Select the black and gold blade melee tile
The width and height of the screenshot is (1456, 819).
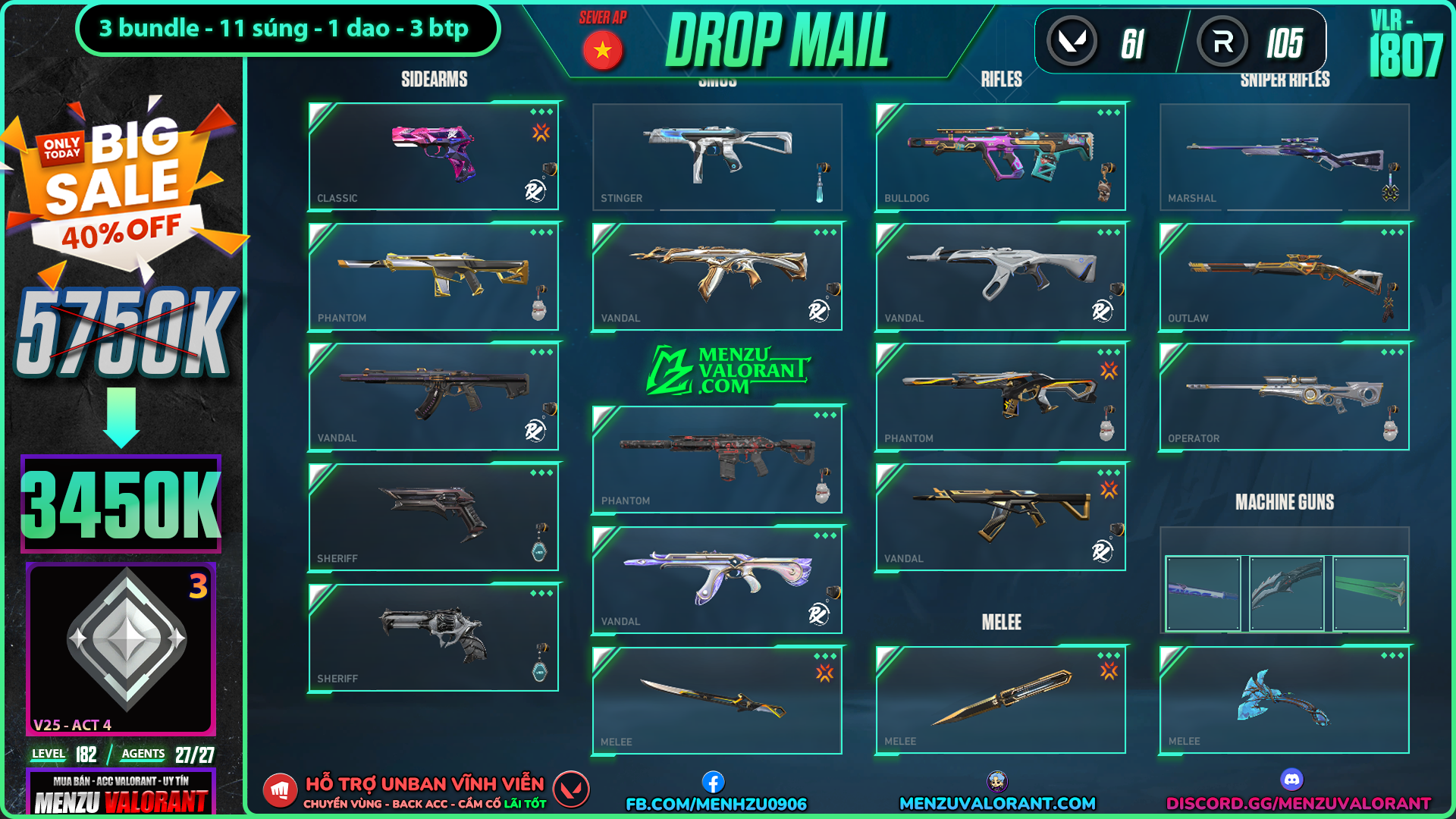717,699
